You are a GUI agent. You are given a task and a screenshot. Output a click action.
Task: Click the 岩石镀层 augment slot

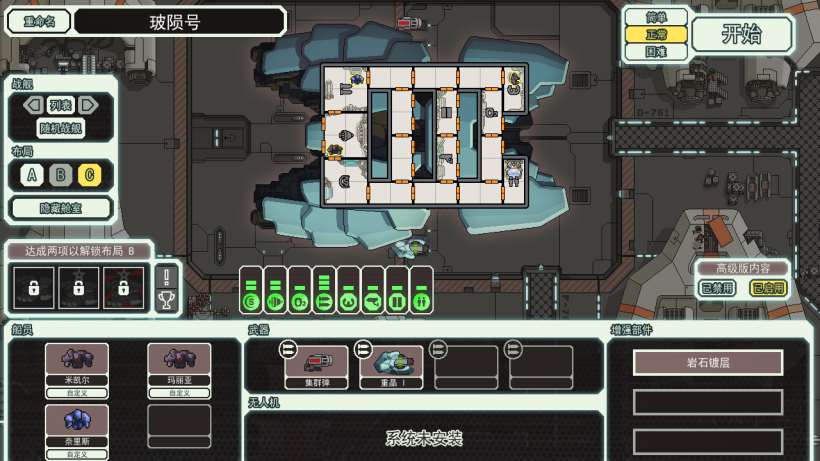tap(708, 362)
